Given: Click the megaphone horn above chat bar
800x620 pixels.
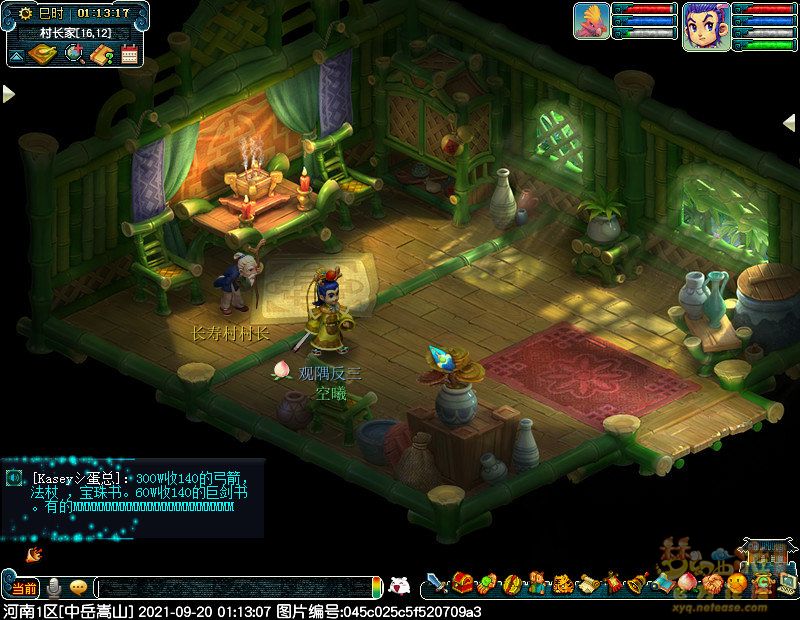Looking at the screenshot, I should (x=35, y=552).
